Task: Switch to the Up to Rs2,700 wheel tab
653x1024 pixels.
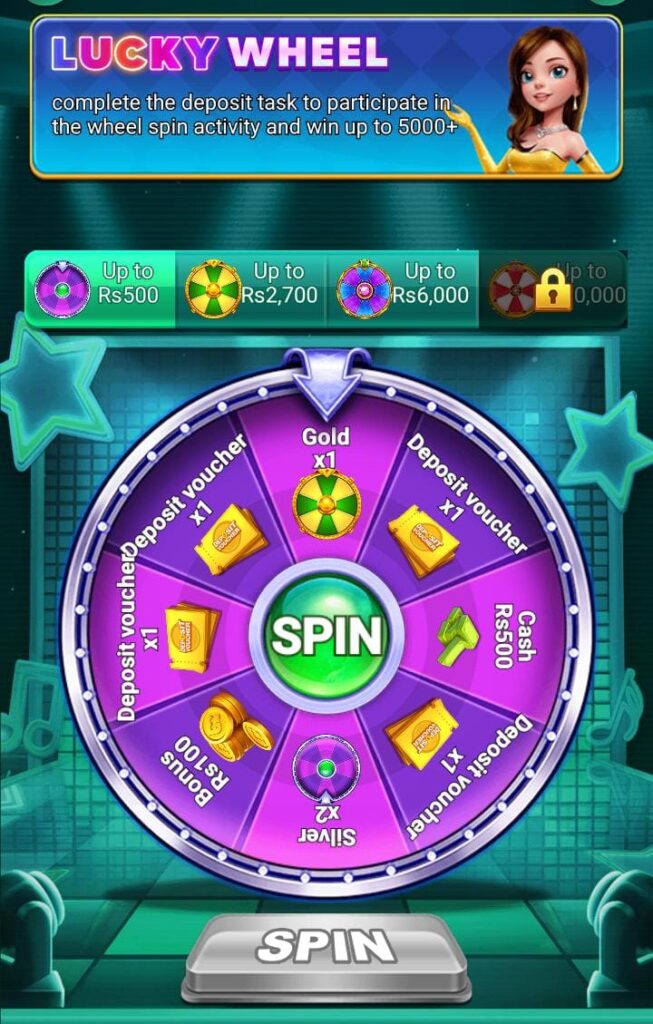Action: 251,283
